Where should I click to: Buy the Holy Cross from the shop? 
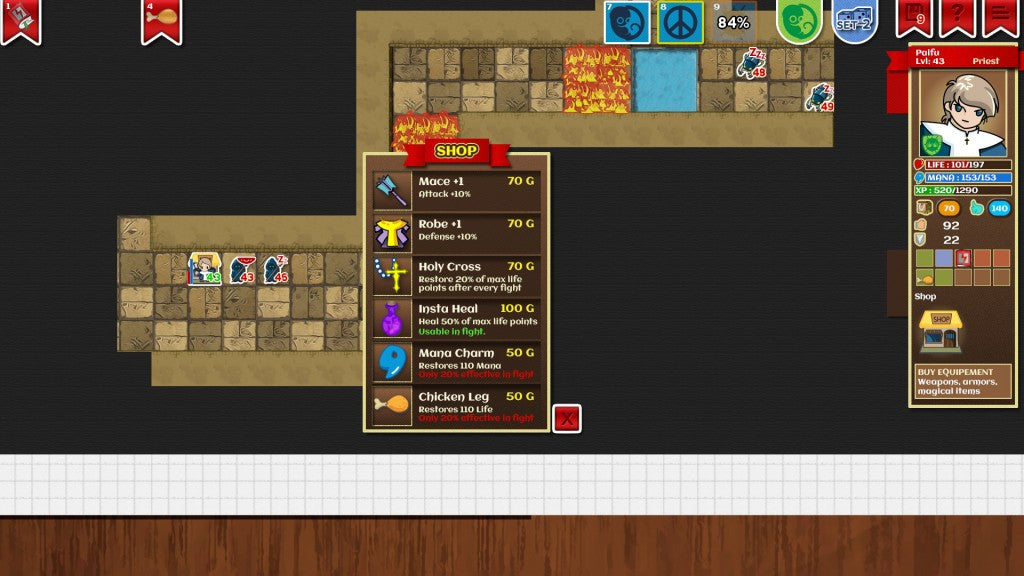pyautogui.click(x=457, y=276)
